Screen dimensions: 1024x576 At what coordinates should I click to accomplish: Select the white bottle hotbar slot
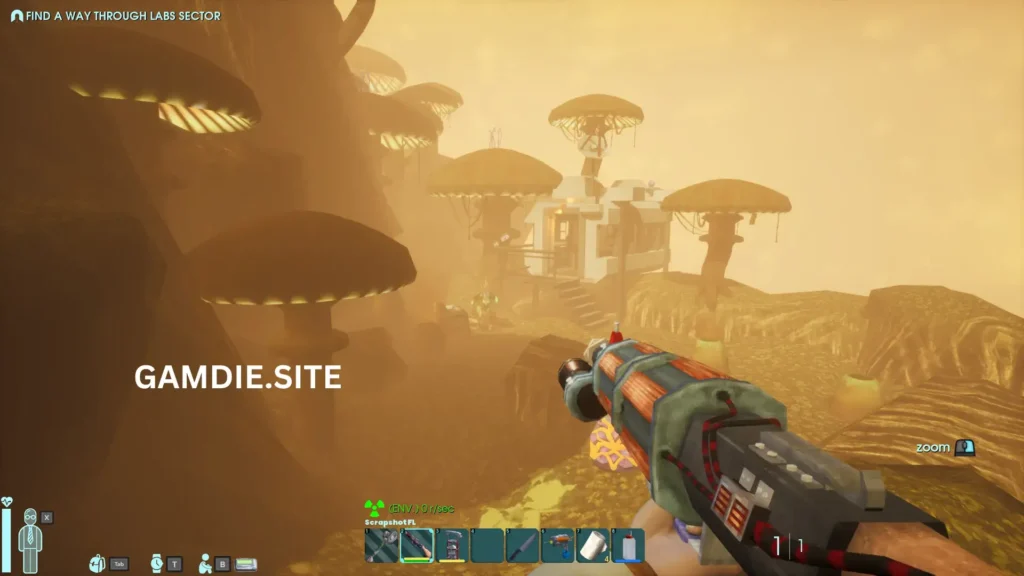(627, 546)
